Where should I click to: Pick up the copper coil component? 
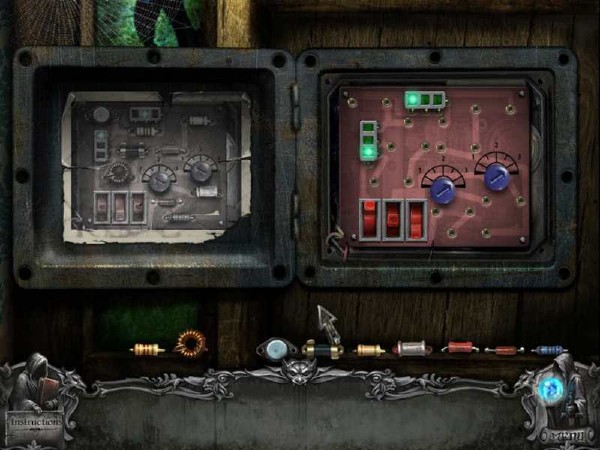tap(189, 345)
